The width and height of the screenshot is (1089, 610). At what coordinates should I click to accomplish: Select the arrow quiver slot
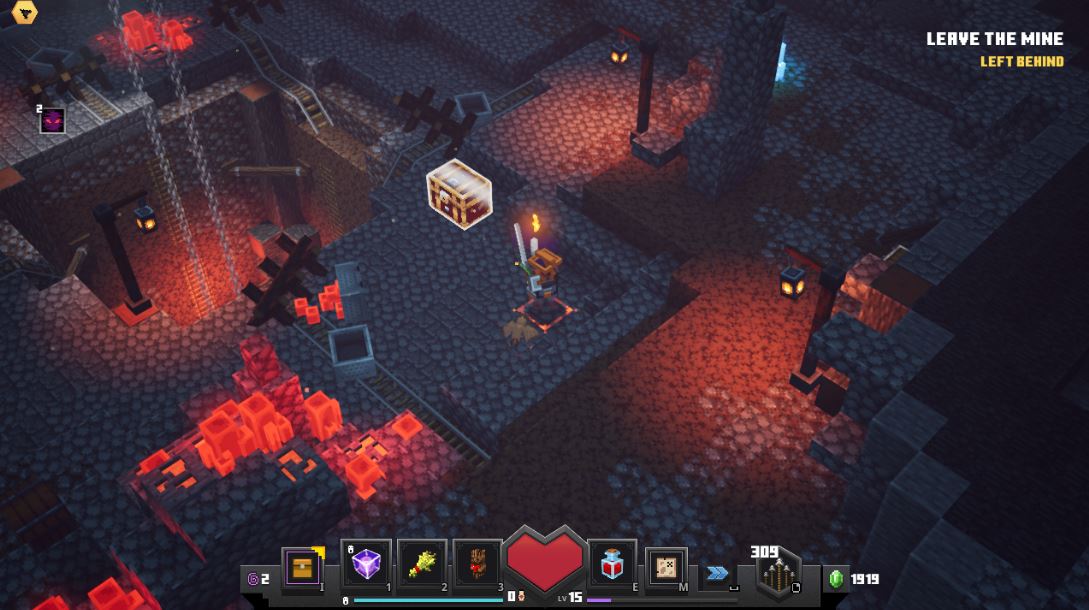coord(777,574)
